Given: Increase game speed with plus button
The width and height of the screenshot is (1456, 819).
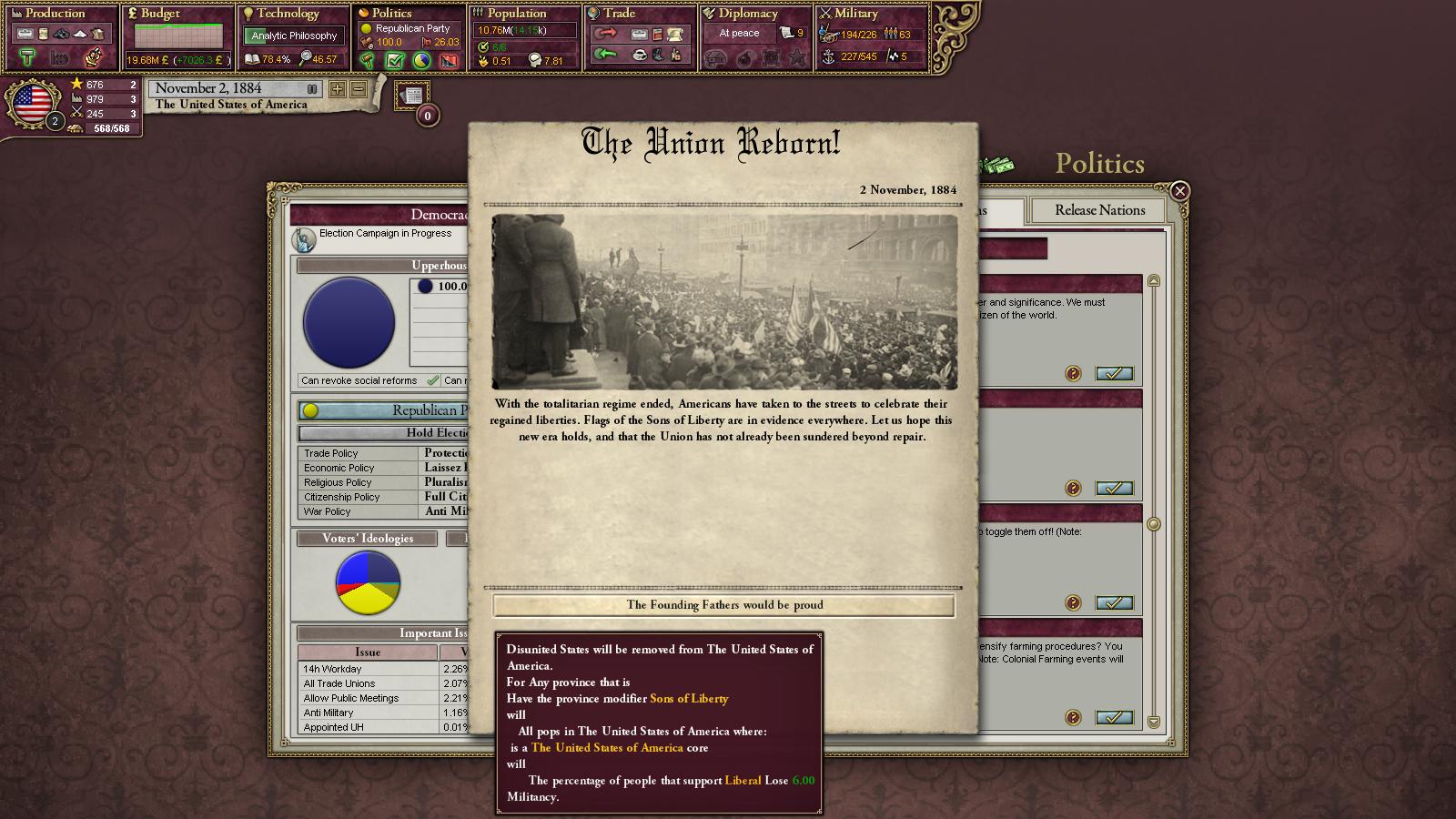Looking at the screenshot, I should pos(338,89).
